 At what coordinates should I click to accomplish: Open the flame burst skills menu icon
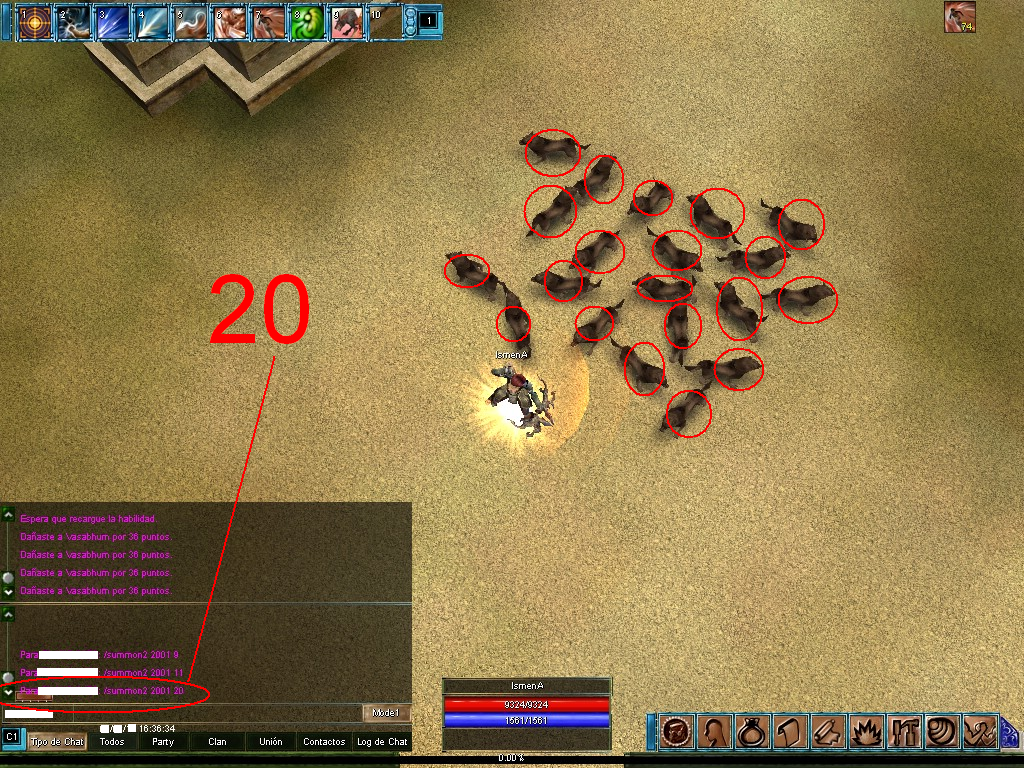[x=865, y=732]
